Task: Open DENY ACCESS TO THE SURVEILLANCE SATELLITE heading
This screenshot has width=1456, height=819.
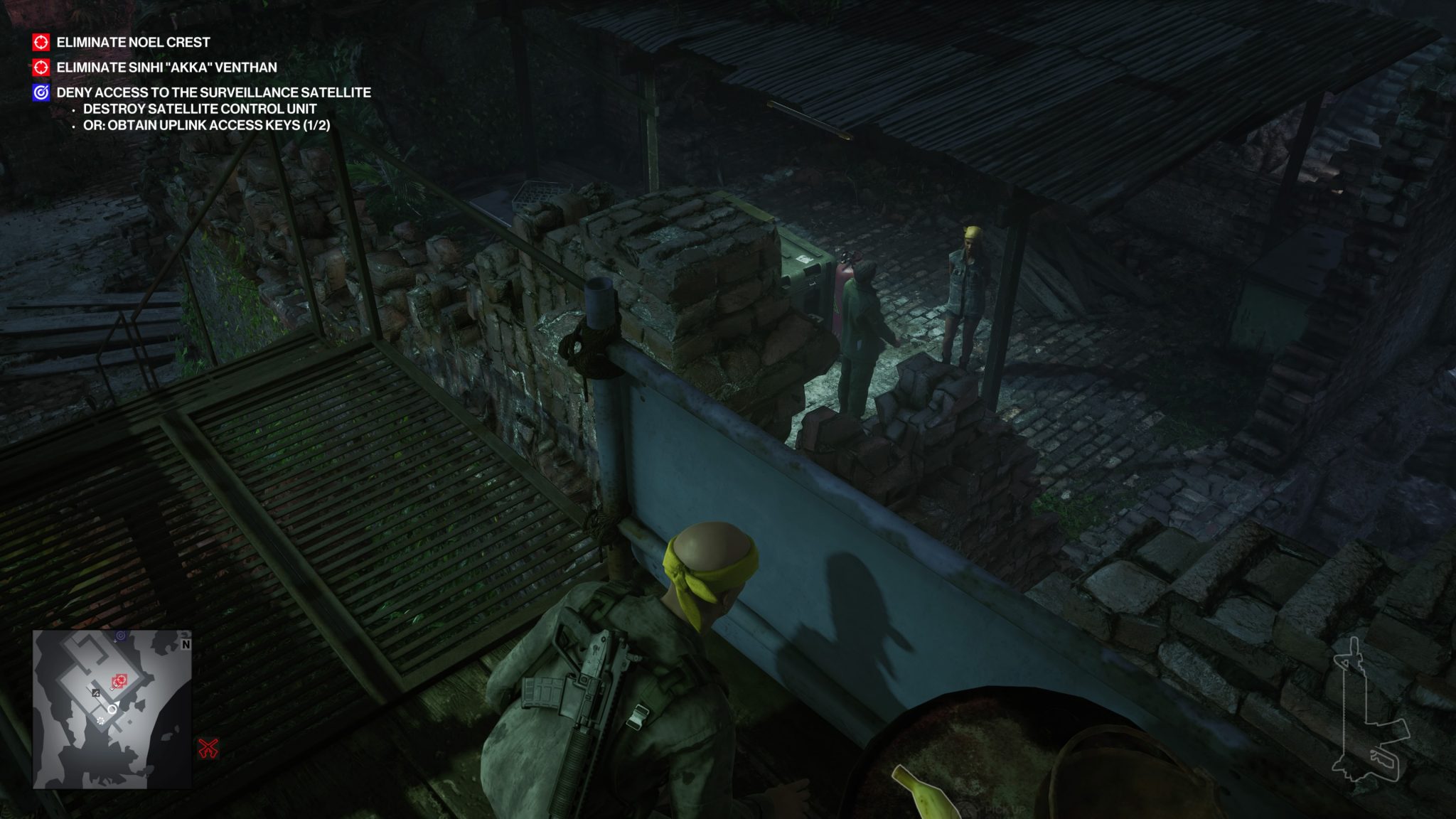Action: coord(213,92)
